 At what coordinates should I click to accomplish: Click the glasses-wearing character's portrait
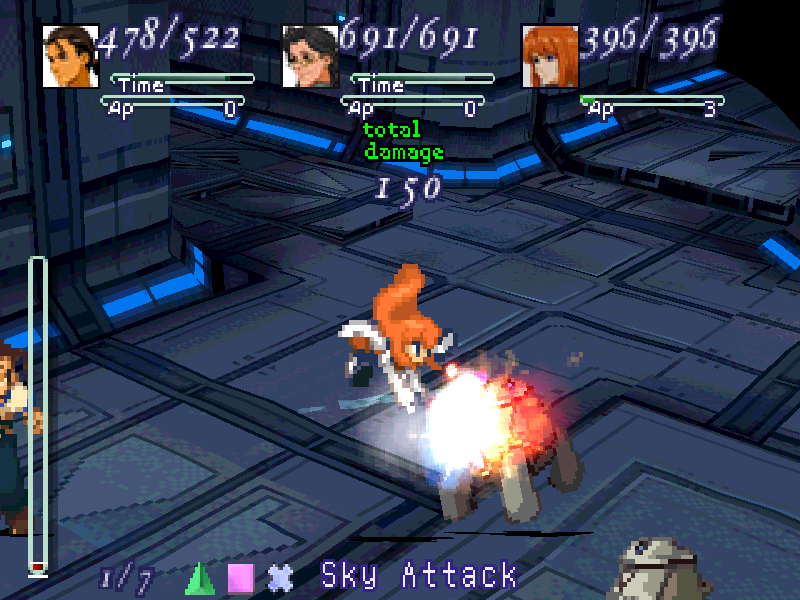pyautogui.click(x=310, y=56)
